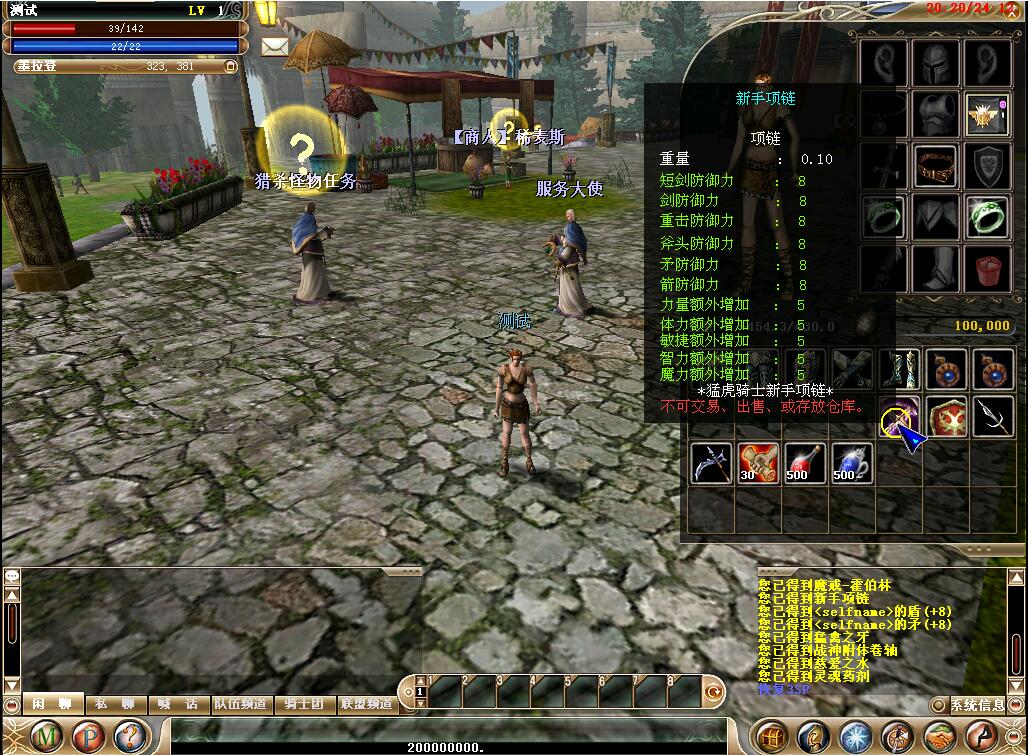1028x755 pixels.
Task: Open the snowflake skill menu button
Action: pyautogui.click(x=855, y=737)
